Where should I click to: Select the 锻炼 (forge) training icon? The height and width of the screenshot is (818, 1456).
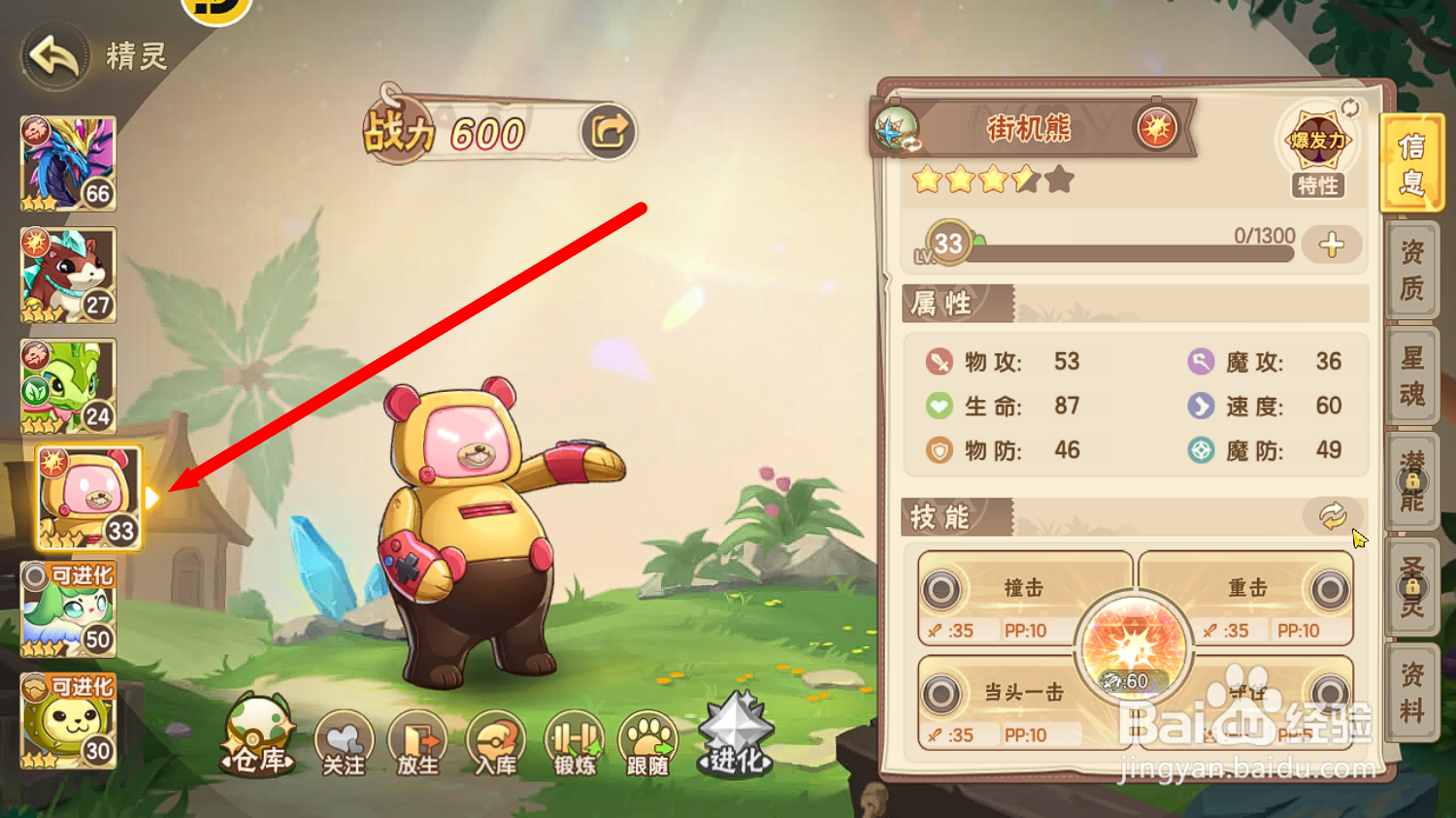pos(575,742)
